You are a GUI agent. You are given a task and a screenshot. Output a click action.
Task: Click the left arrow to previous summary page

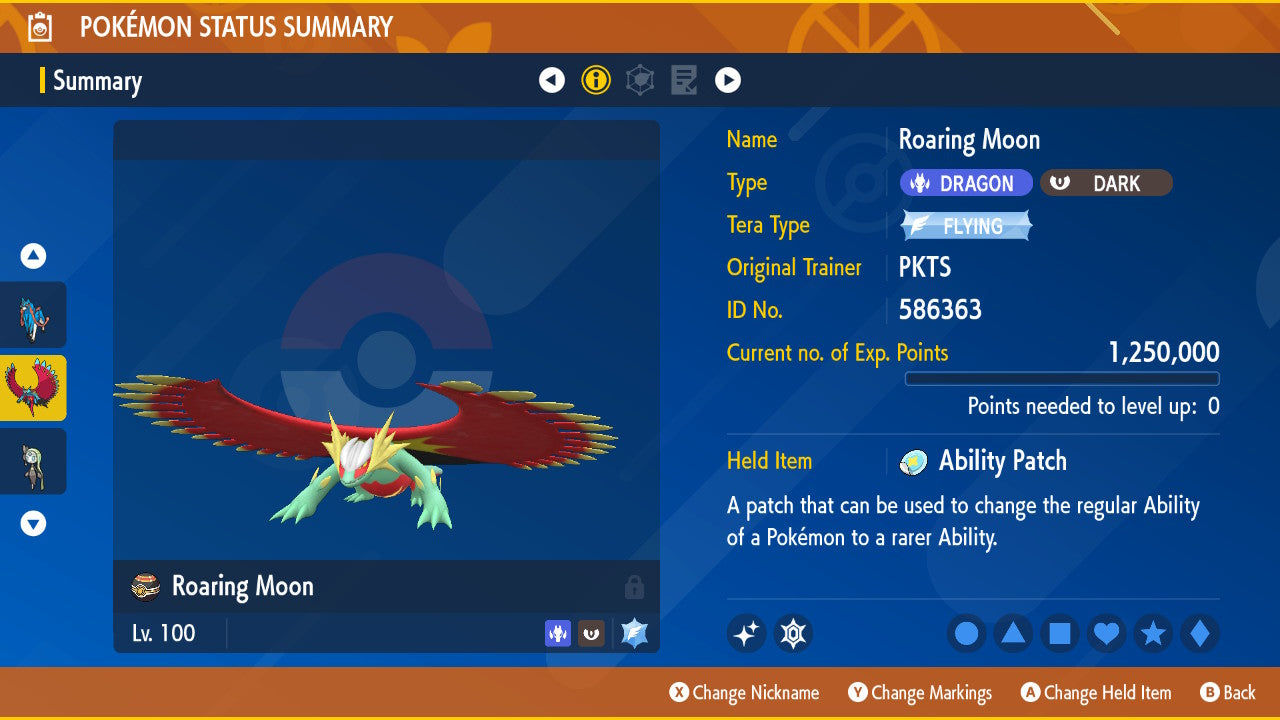point(552,79)
